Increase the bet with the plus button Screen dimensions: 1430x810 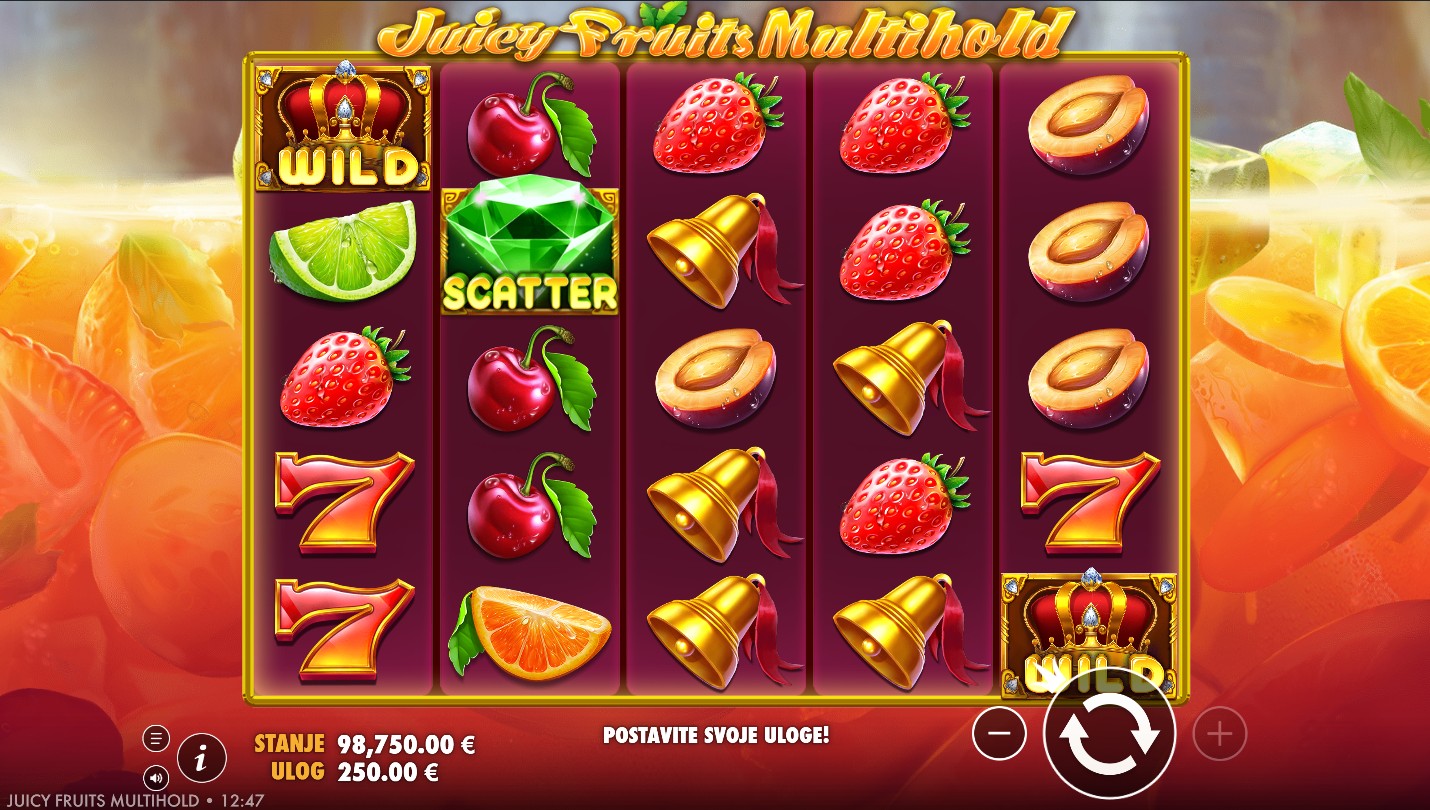[x=1219, y=736]
